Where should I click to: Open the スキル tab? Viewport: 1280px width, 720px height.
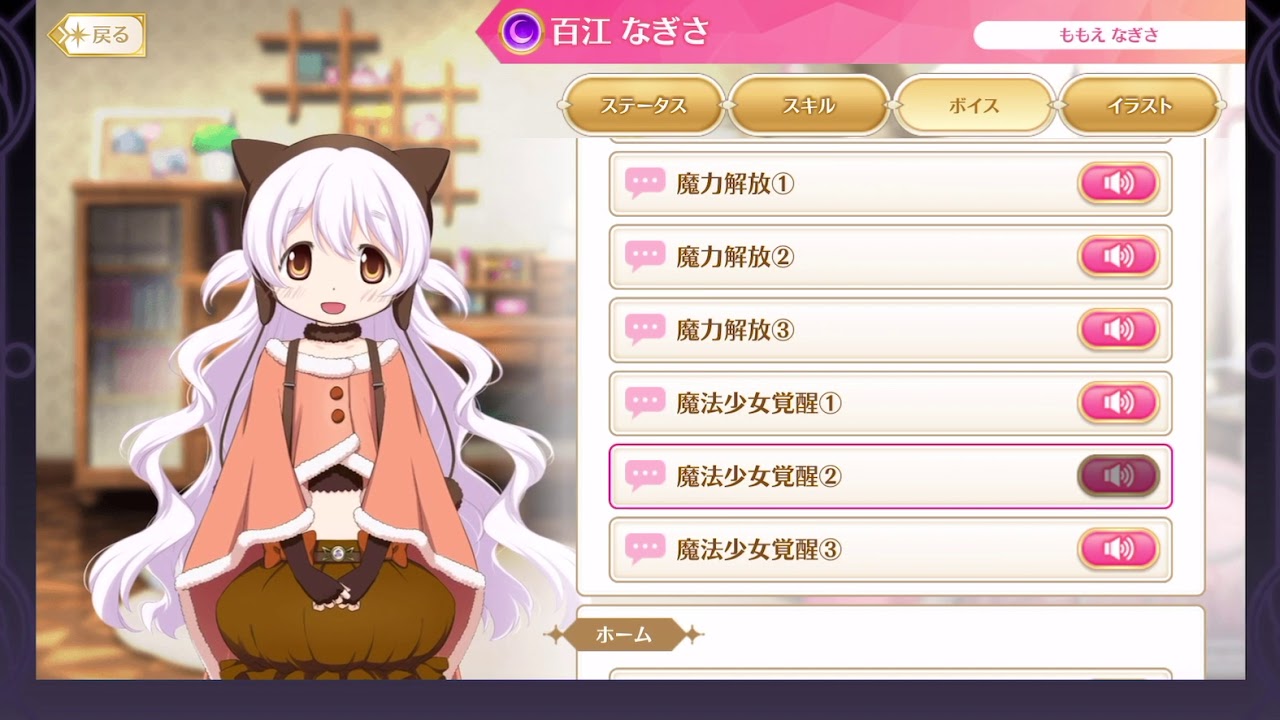point(809,103)
